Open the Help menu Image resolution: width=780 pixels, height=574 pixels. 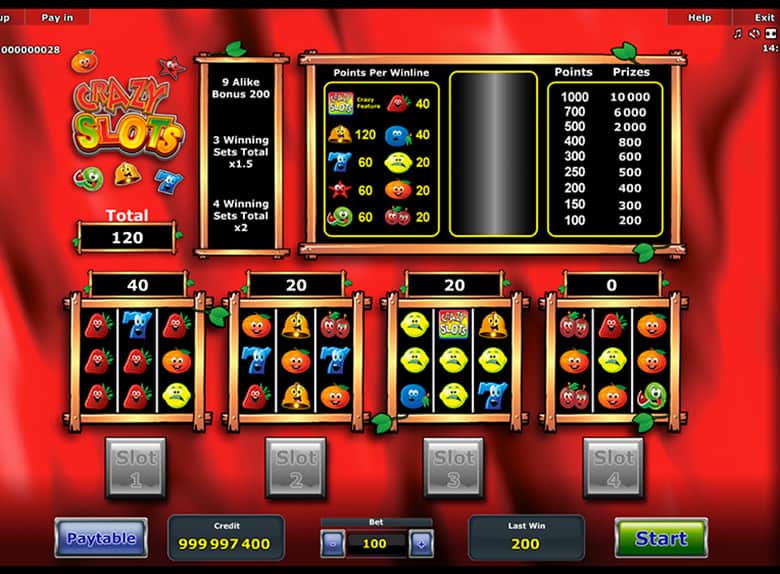[x=699, y=17]
